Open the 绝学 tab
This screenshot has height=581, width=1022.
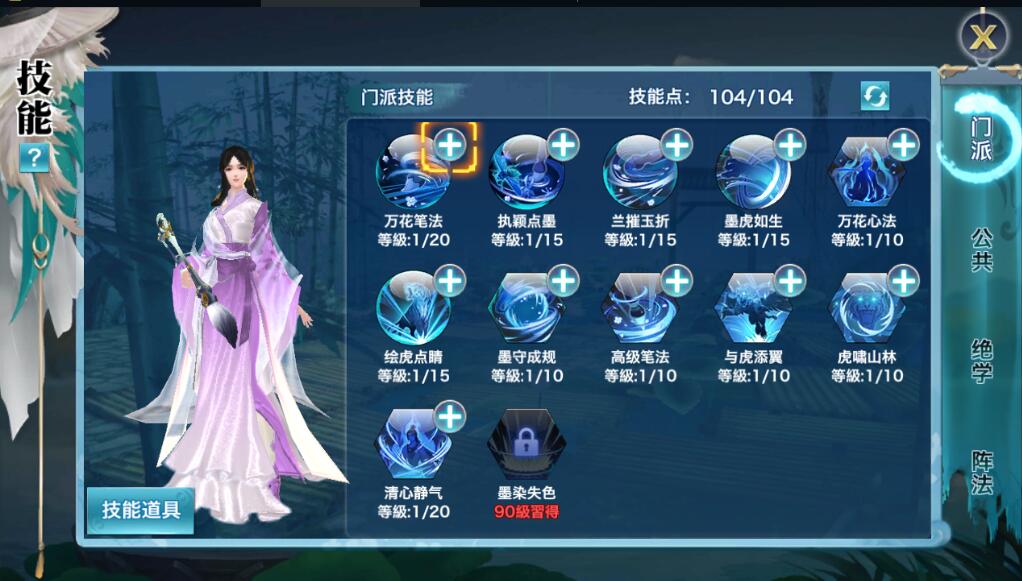pos(981,360)
